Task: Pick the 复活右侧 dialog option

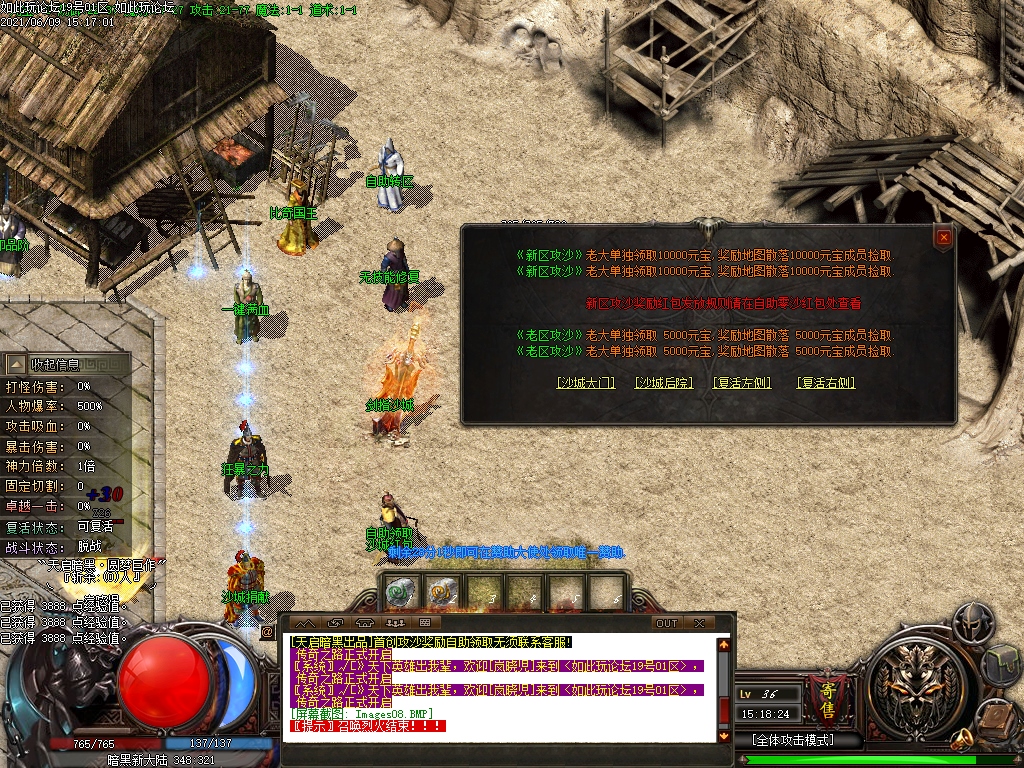Action: (x=826, y=383)
